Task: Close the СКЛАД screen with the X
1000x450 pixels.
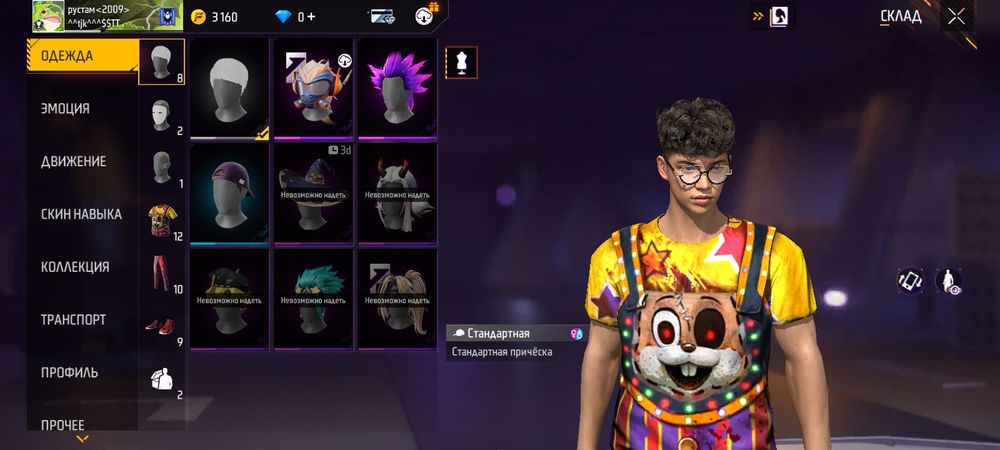Action: point(957,16)
